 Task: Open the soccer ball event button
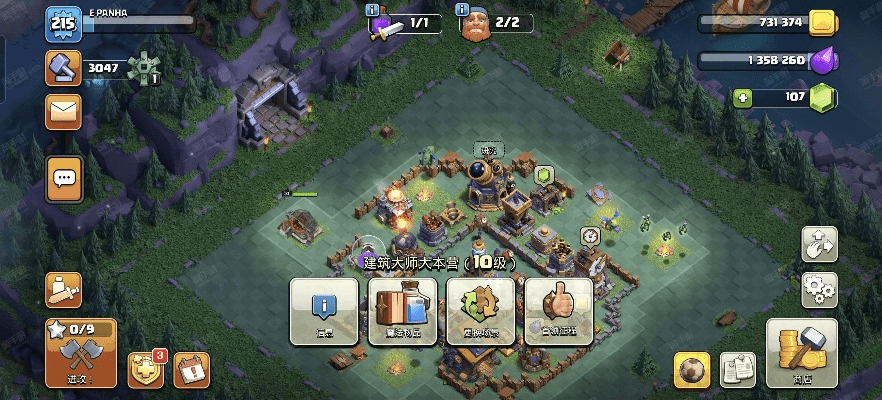click(691, 370)
